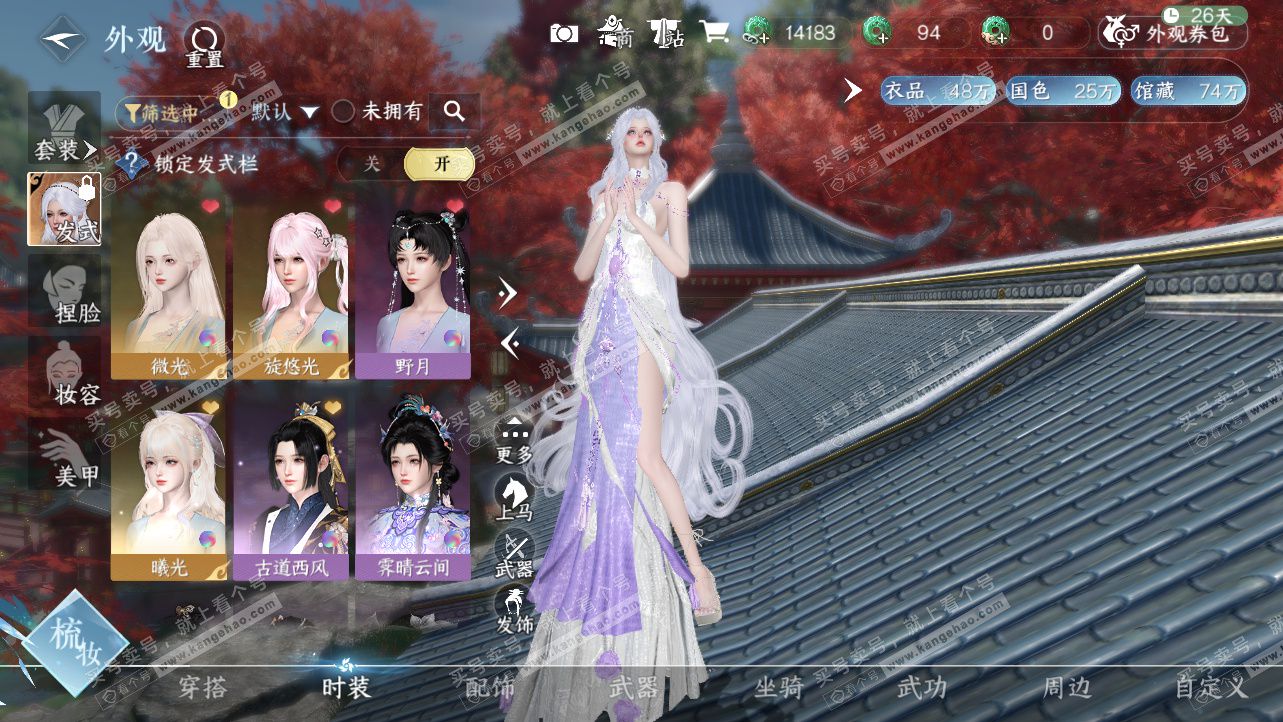1283x722 pixels.
Task: Open the 筛选中 filter
Action: (160, 112)
